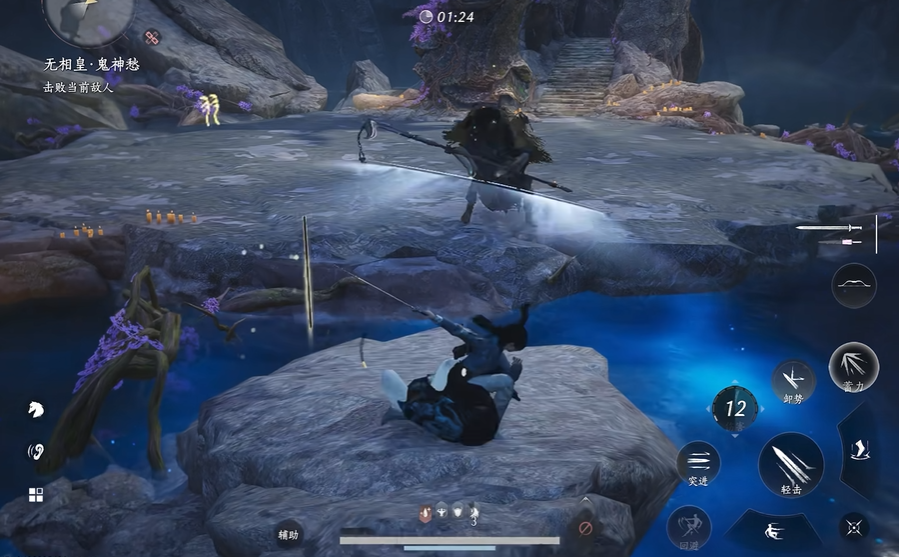Tap the 回避 dodge button
Image resolution: width=899 pixels, height=557 pixels.
coord(689,526)
